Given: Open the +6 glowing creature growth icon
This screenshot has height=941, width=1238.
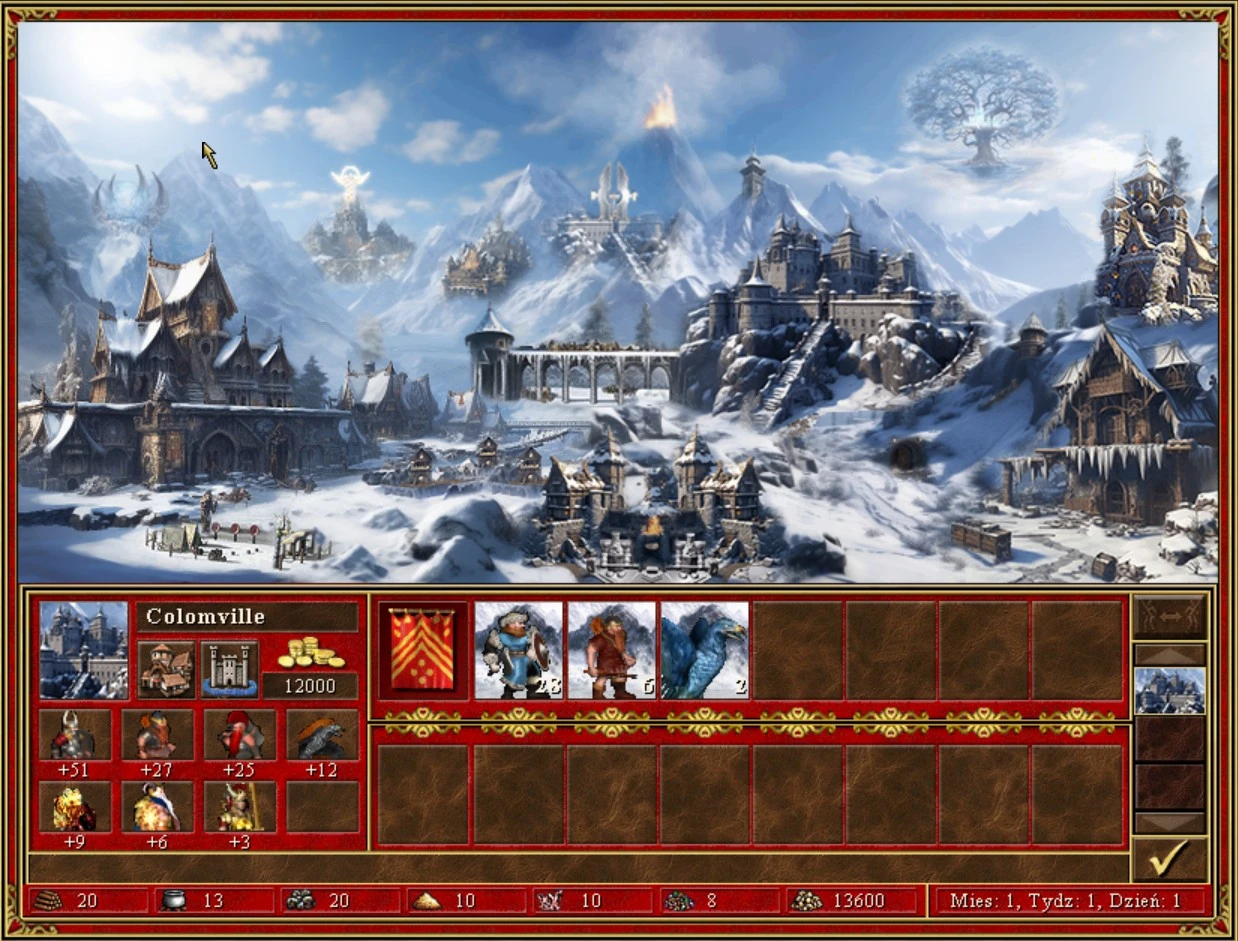Looking at the screenshot, I should pyautogui.click(x=157, y=807).
